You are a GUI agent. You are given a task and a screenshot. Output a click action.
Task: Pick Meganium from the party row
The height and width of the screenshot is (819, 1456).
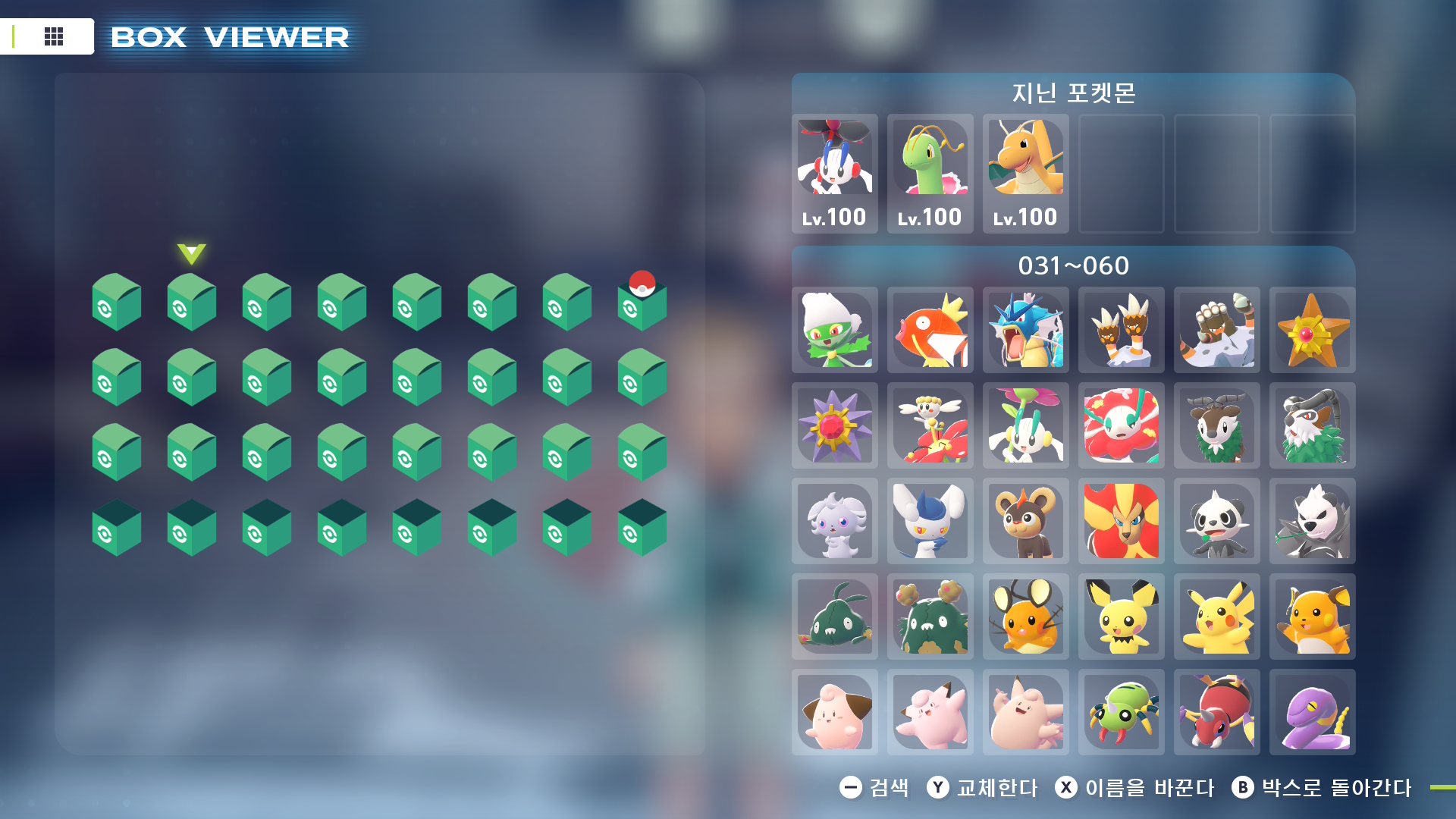930,173
